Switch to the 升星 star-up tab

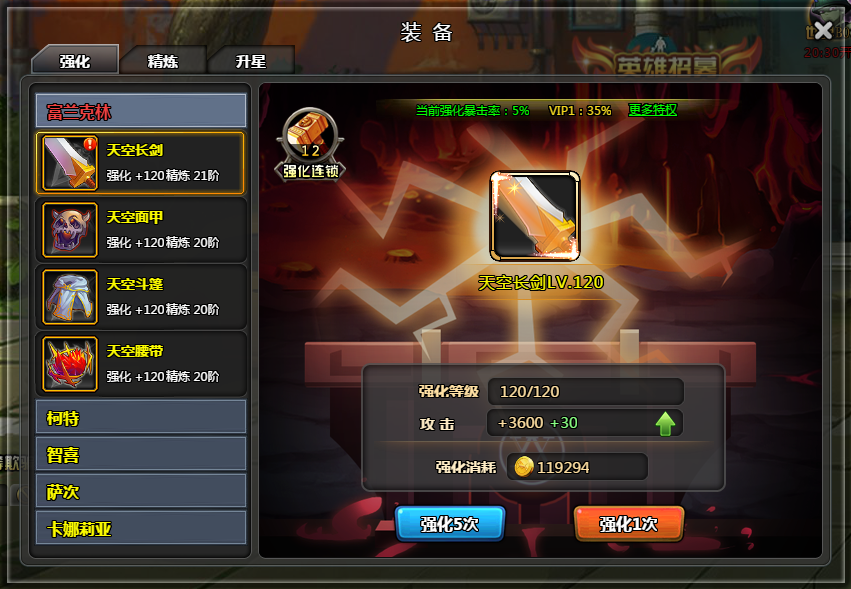[x=251, y=60]
